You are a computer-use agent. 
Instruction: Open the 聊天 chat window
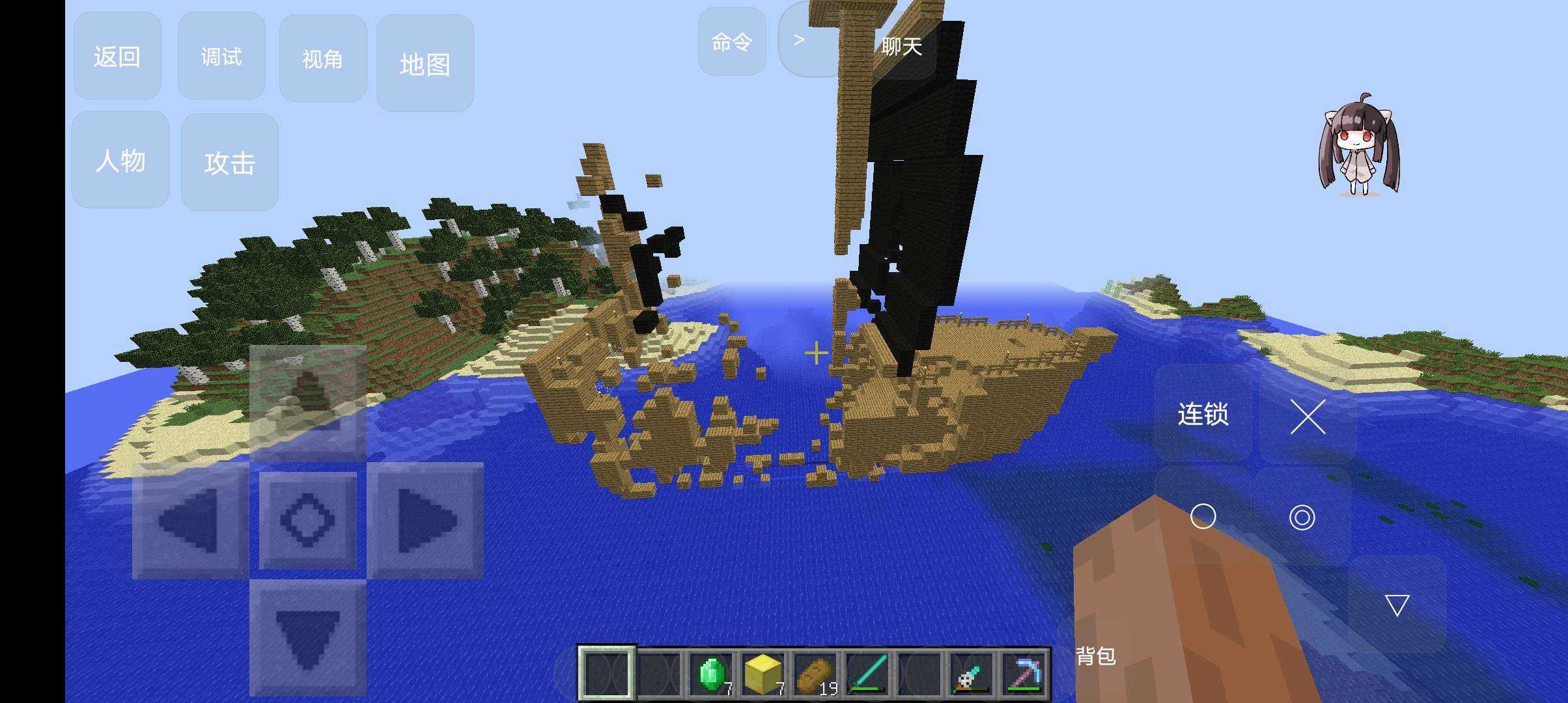pyautogui.click(x=902, y=46)
